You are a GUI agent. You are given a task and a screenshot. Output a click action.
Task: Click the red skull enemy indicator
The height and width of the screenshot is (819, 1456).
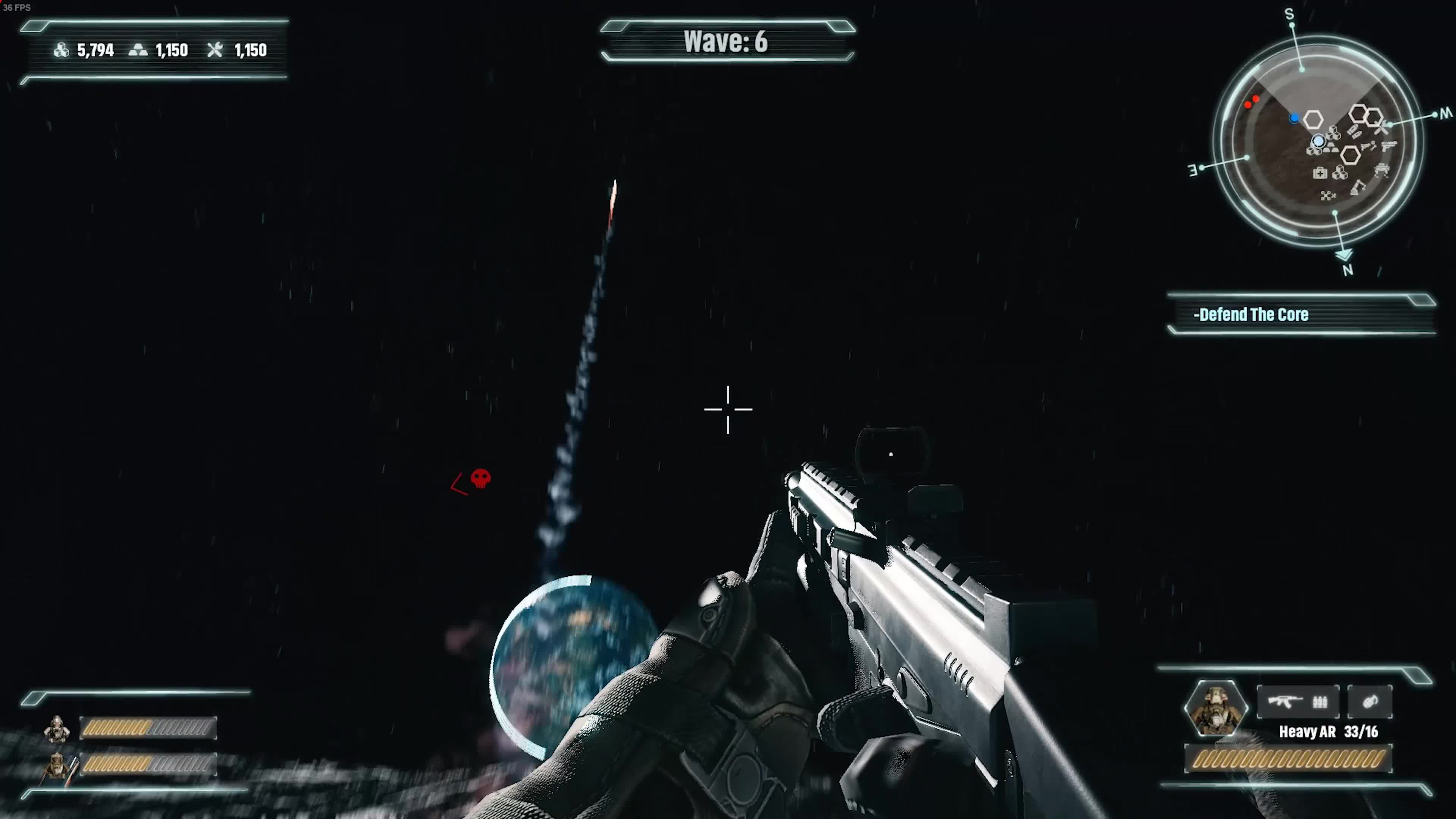click(480, 478)
